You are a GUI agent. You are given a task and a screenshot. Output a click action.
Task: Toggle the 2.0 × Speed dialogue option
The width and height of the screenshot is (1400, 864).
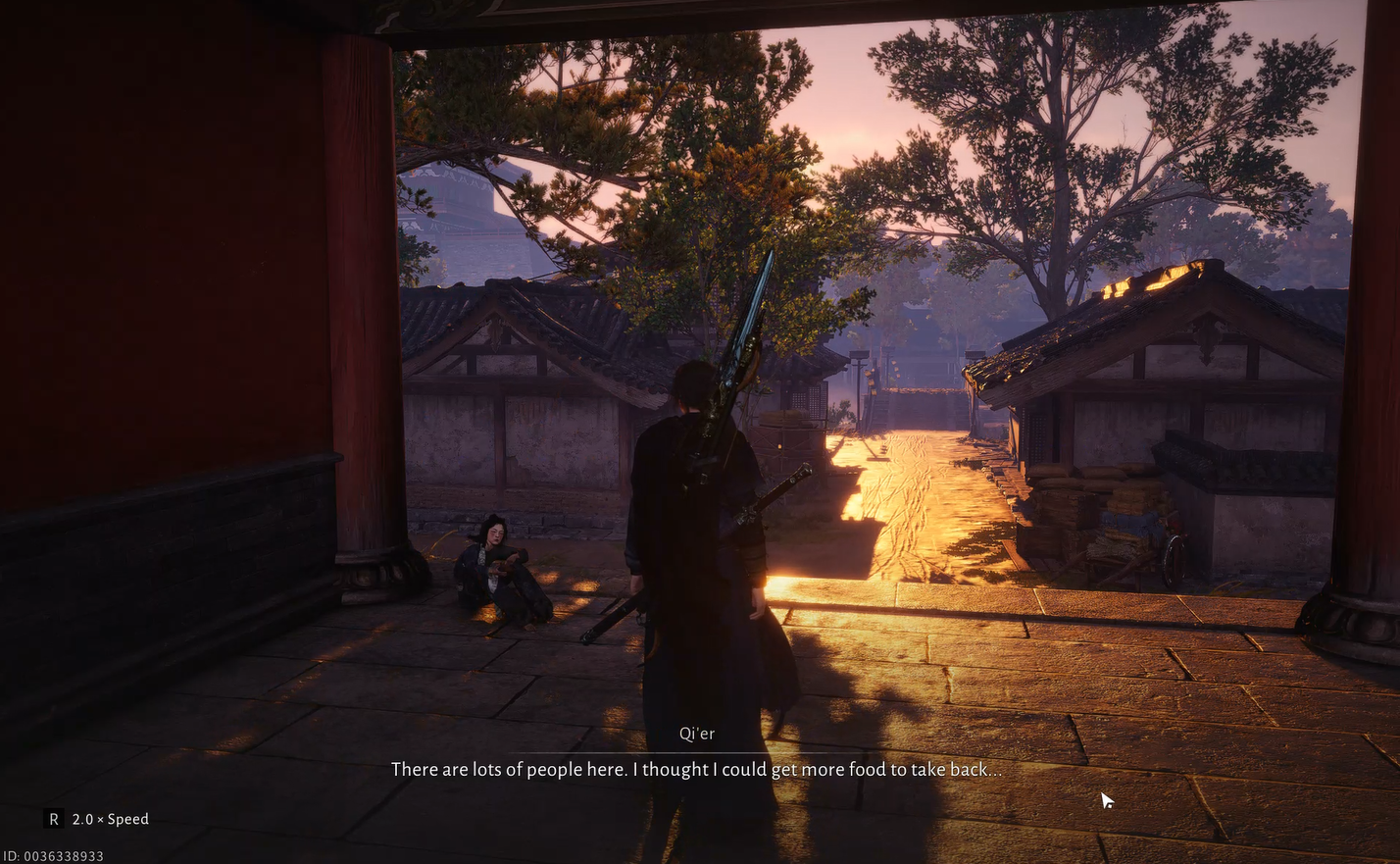coord(98,819)
